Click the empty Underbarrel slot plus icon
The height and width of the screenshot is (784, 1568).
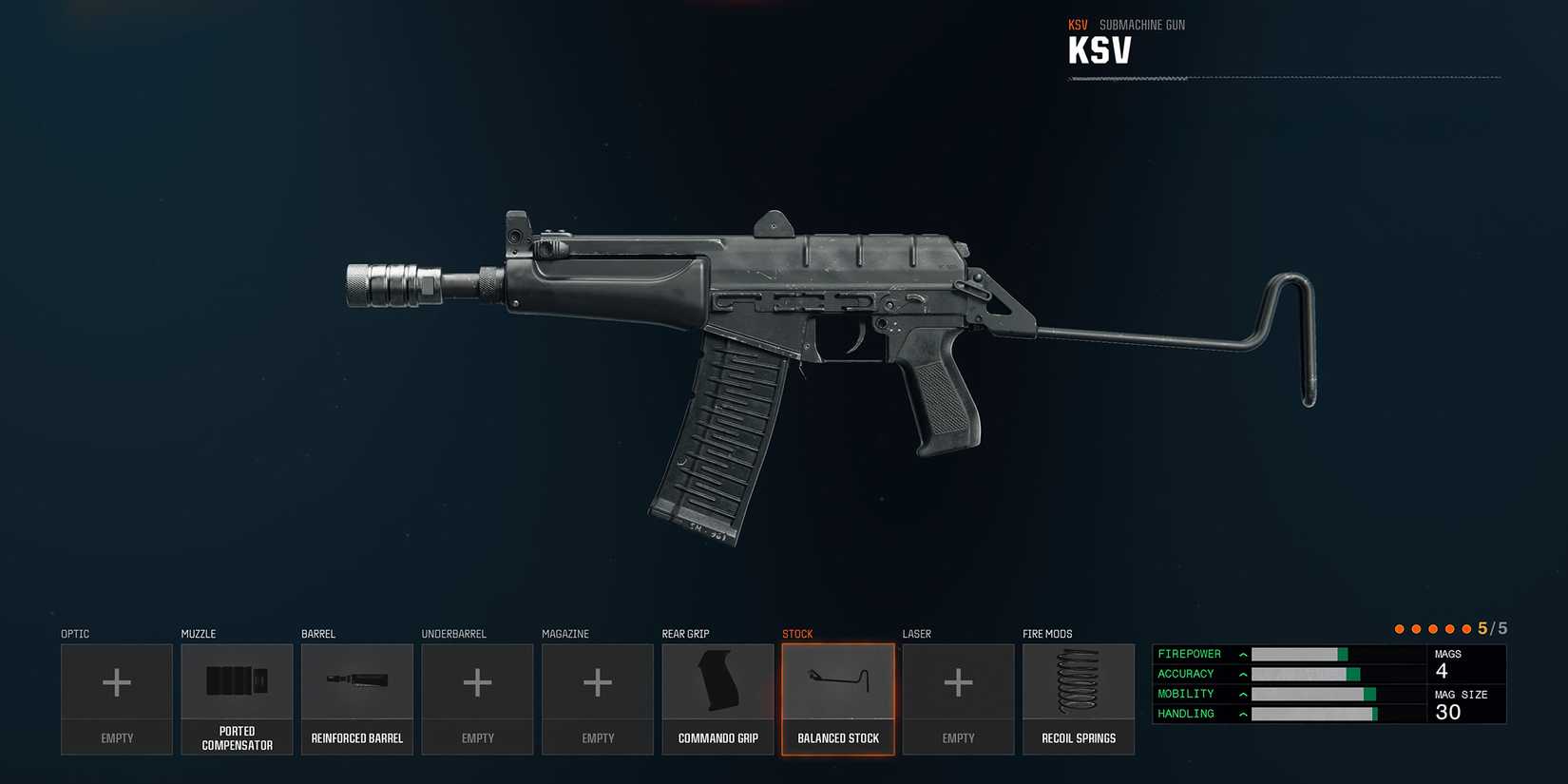[x=477, y=681]
